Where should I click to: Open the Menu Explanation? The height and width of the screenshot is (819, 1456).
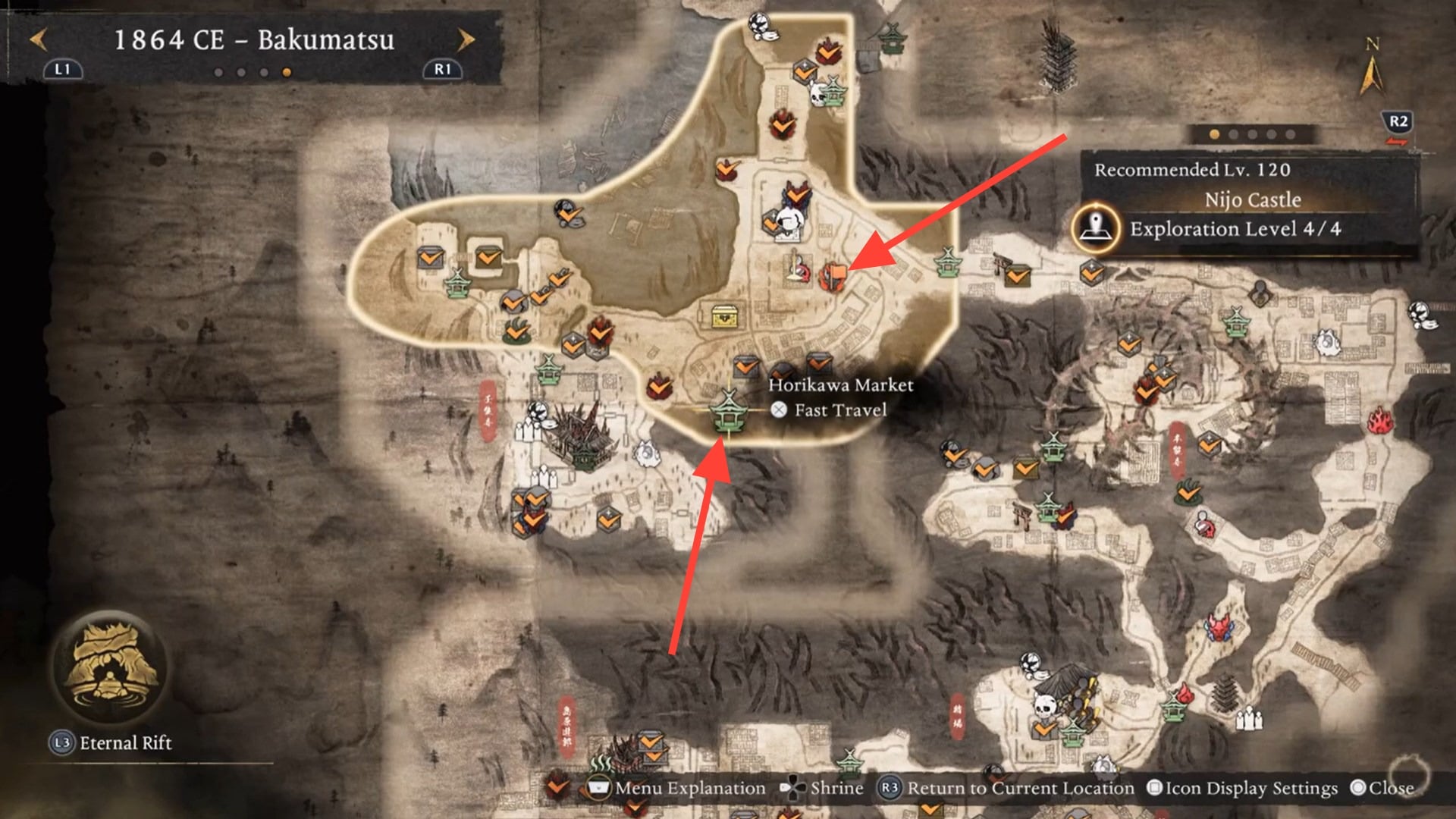click(x=678, y=789)
